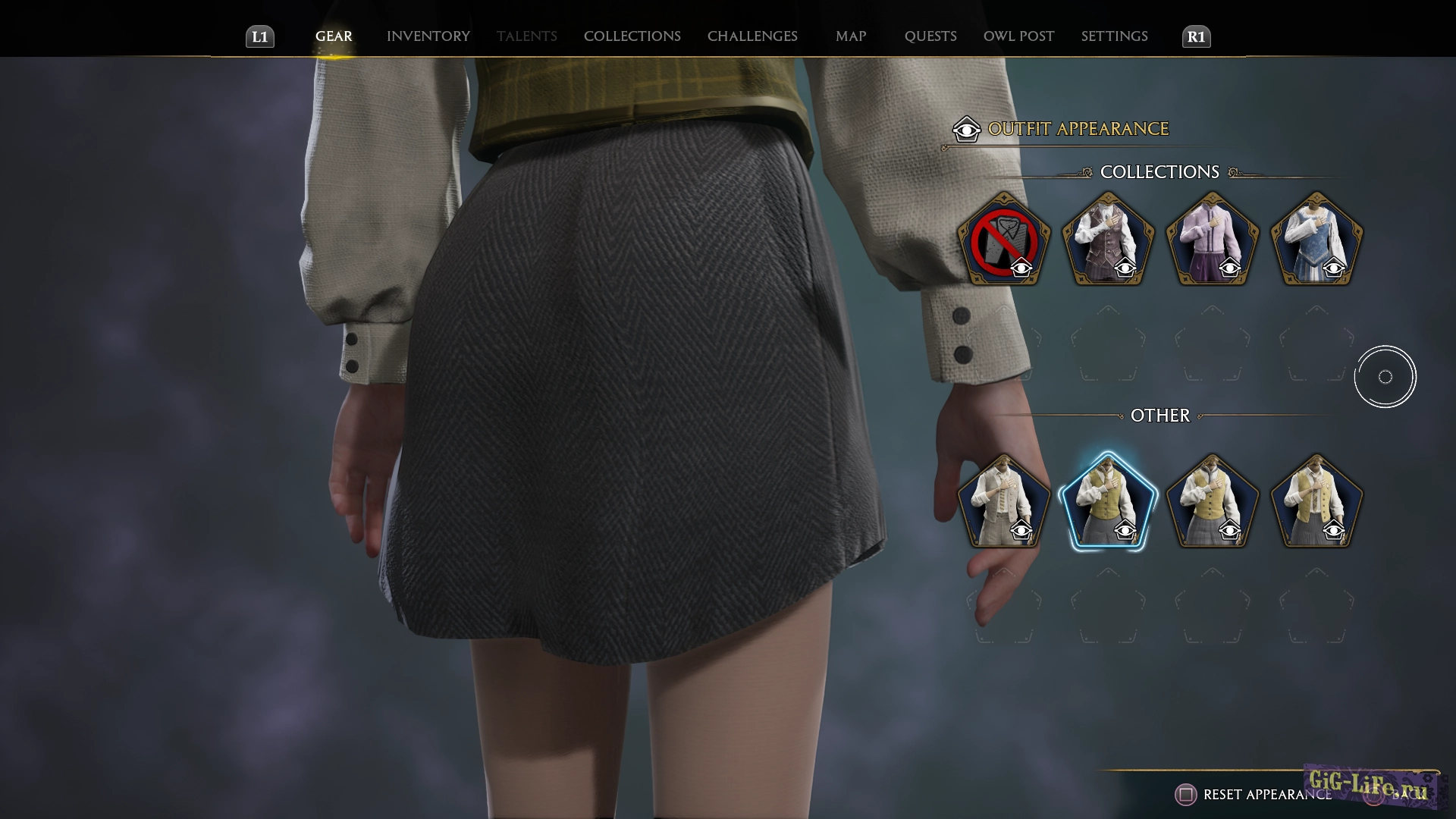Open the Map tab

coord(850,36)
